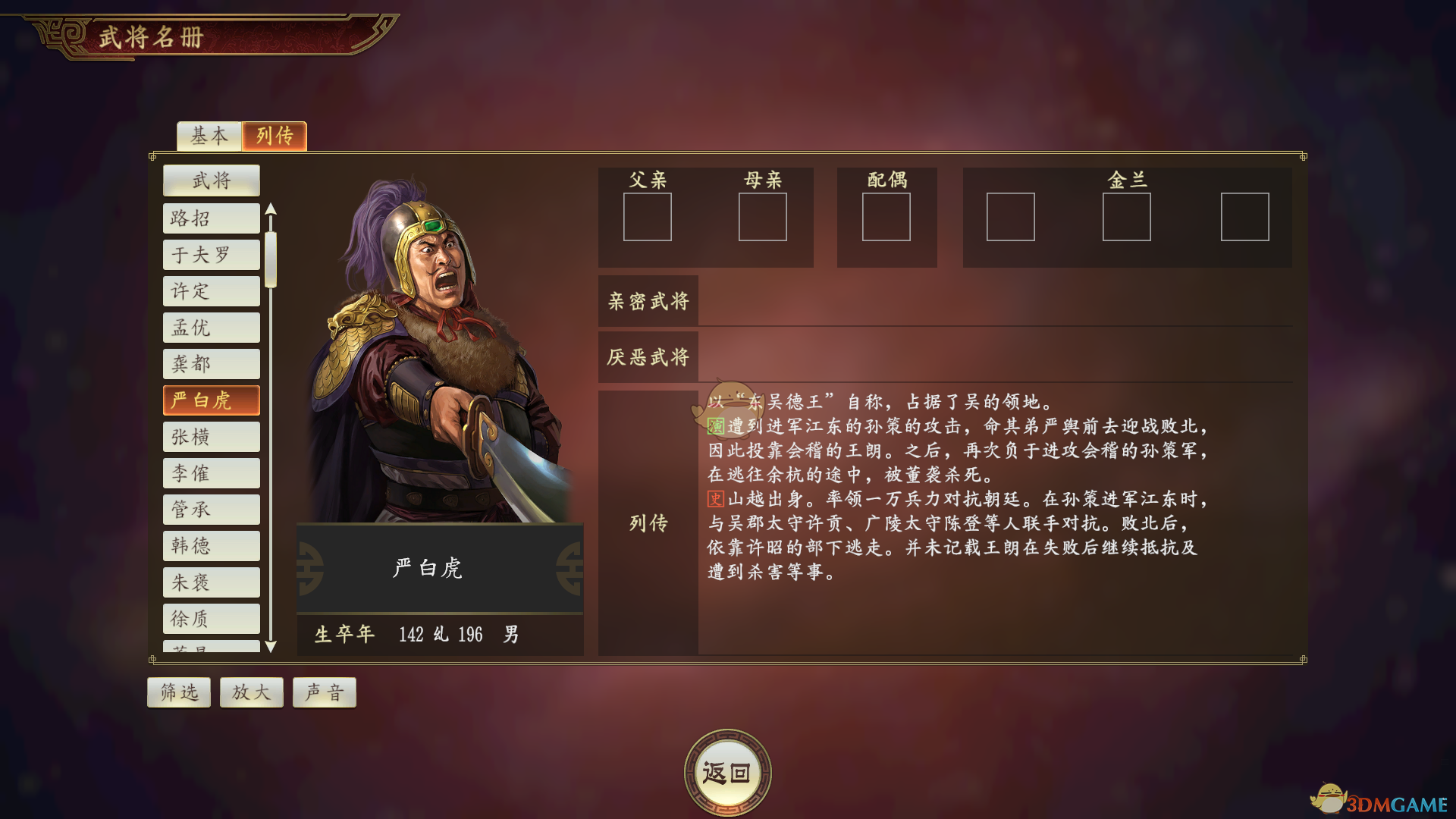Image resolution: width=1456 pixels, height=819 pixels.
Task: 点击「父亲」下方的空白头像框
Action: pos(648,218)
